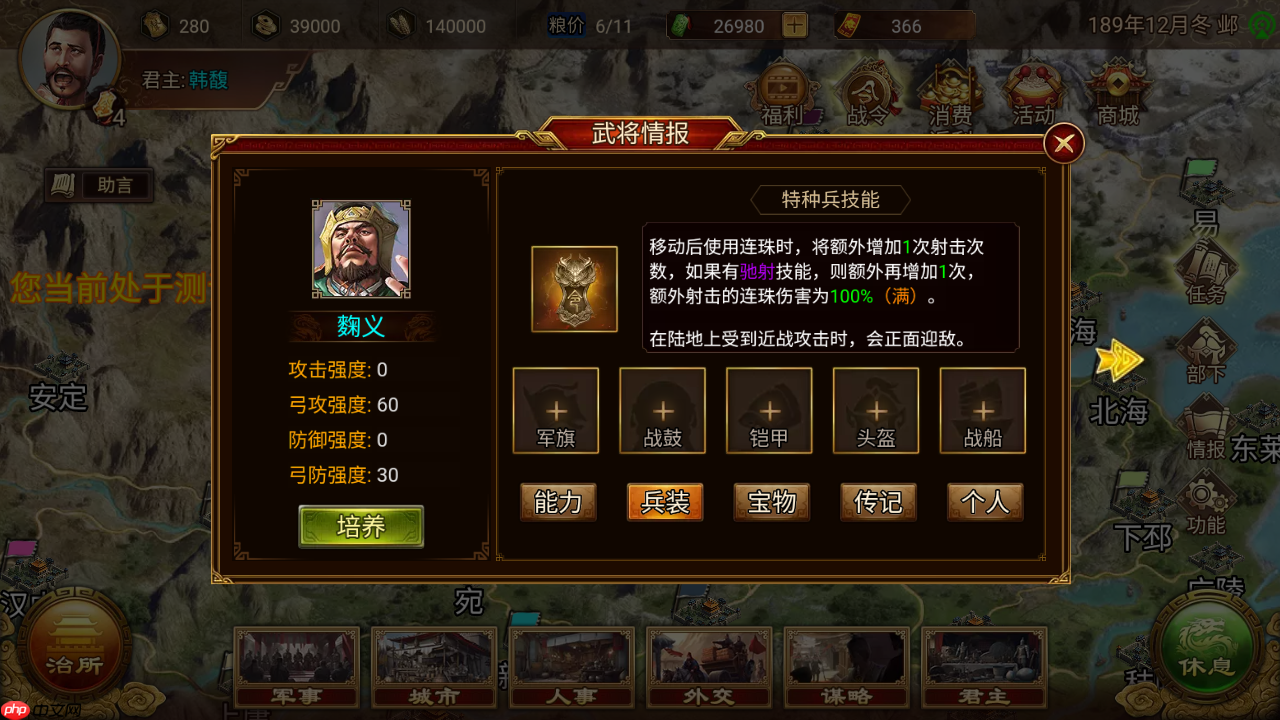Click the 培养 cultivate button
The image size is (1280, 720).
point(362,525)
